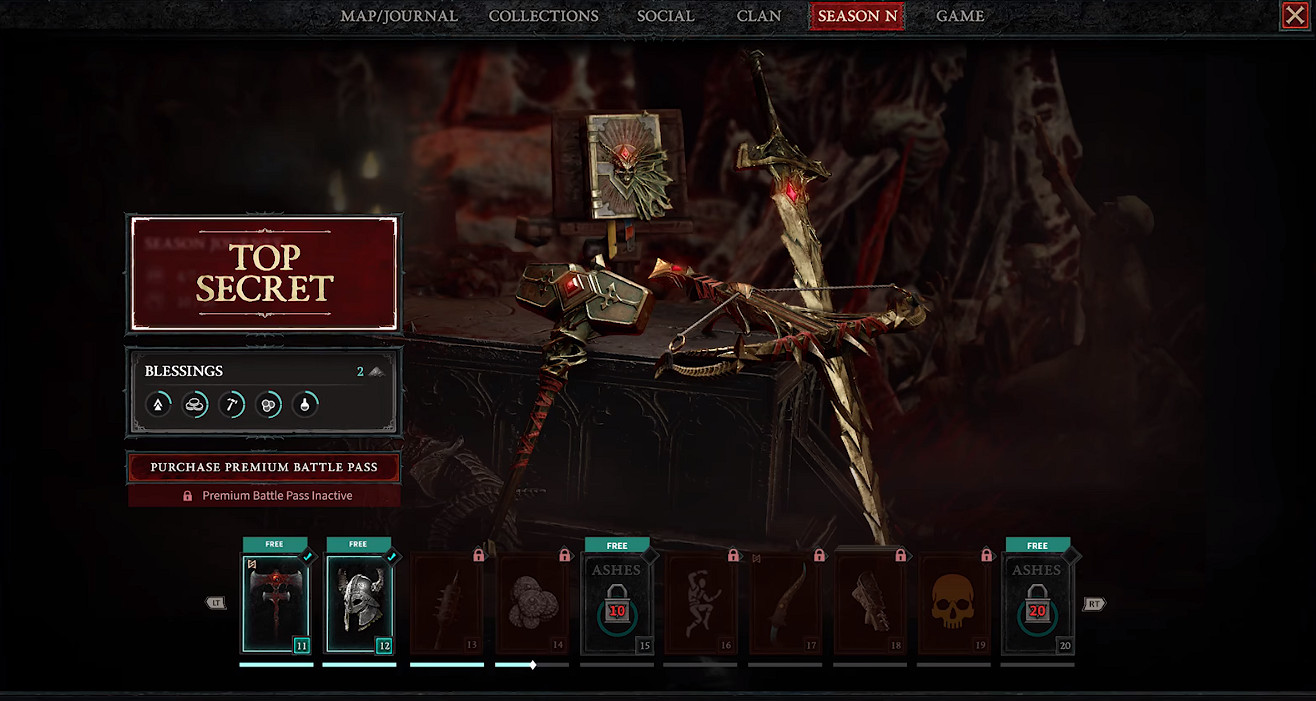Purchase the Premium Battle Pass
1316x701 pixels.
[264, 467]
